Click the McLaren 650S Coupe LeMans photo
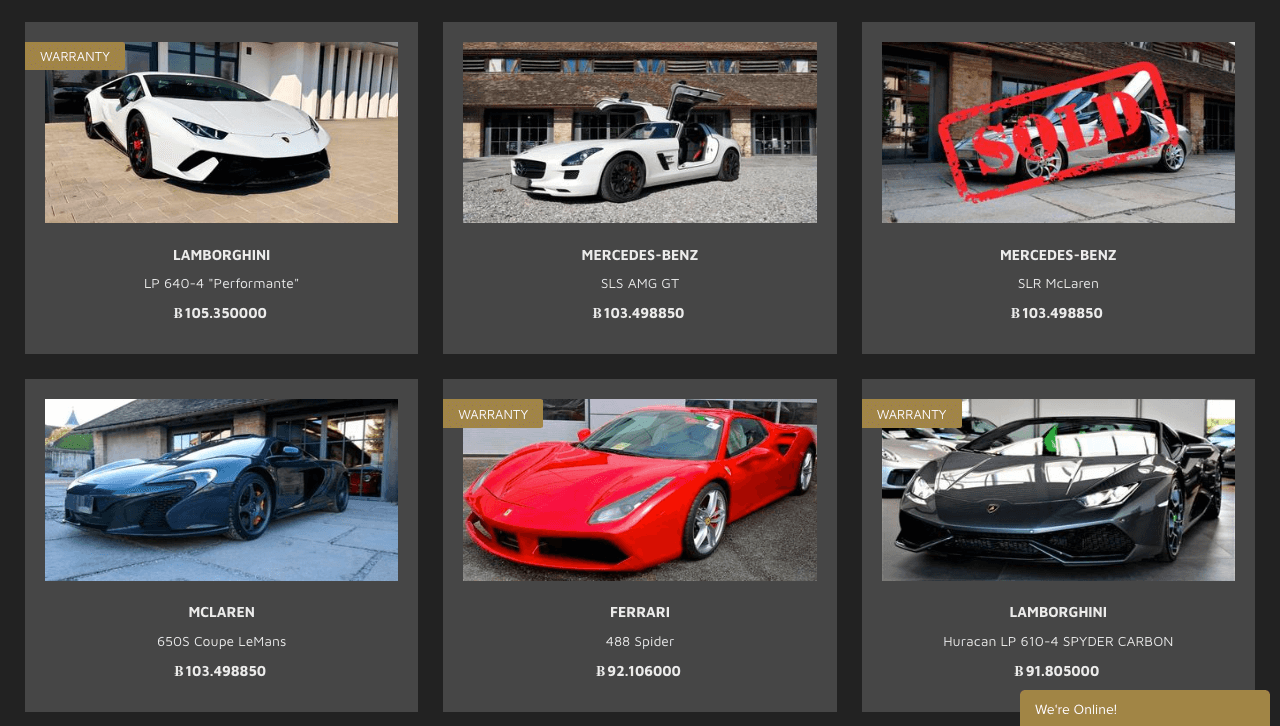 pos(221,489)
